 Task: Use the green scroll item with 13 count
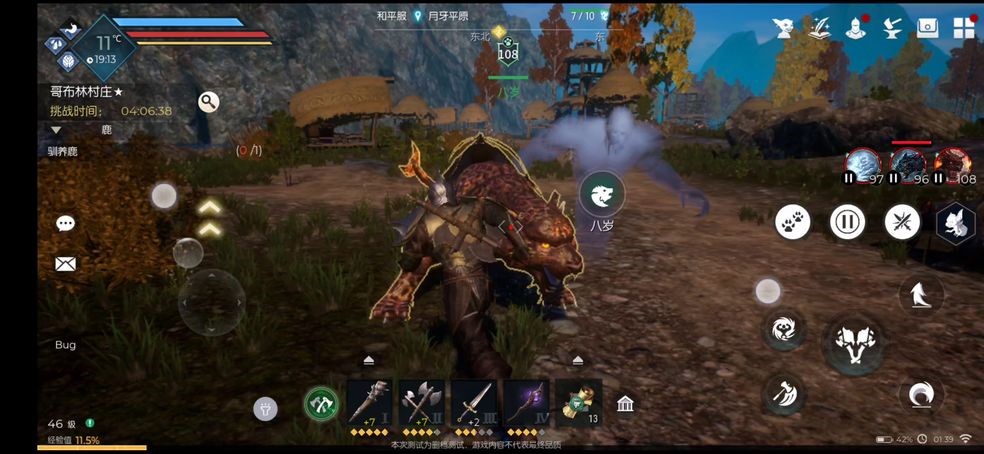(x=577, y=403)
